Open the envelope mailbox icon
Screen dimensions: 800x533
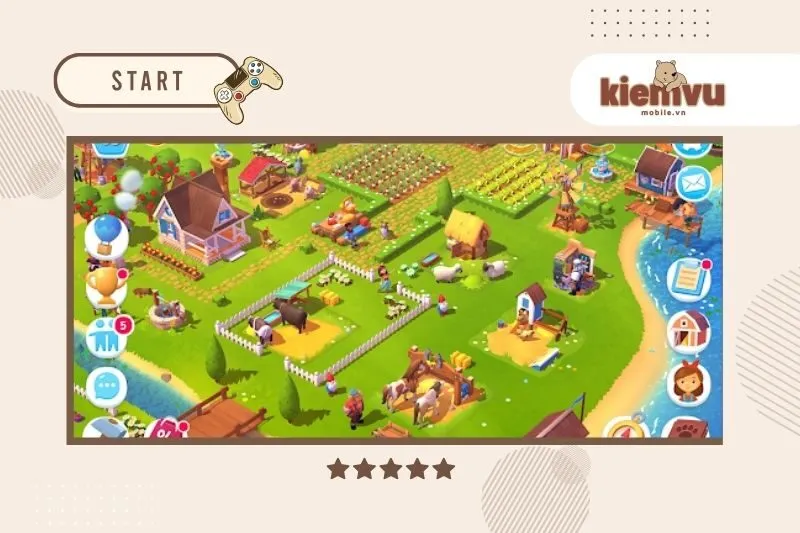(x=692, y=183)
